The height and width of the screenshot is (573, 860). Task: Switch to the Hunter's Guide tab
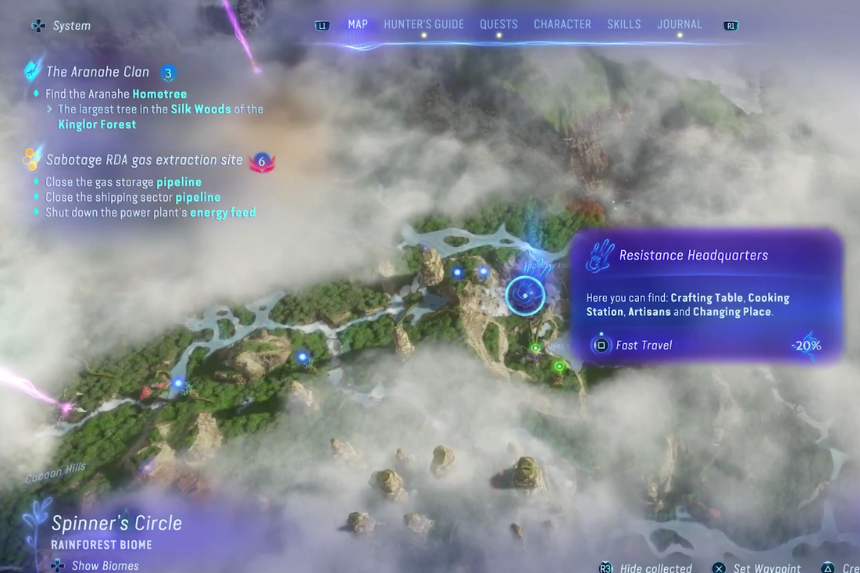pyautogui.click(x=424, y=24)
